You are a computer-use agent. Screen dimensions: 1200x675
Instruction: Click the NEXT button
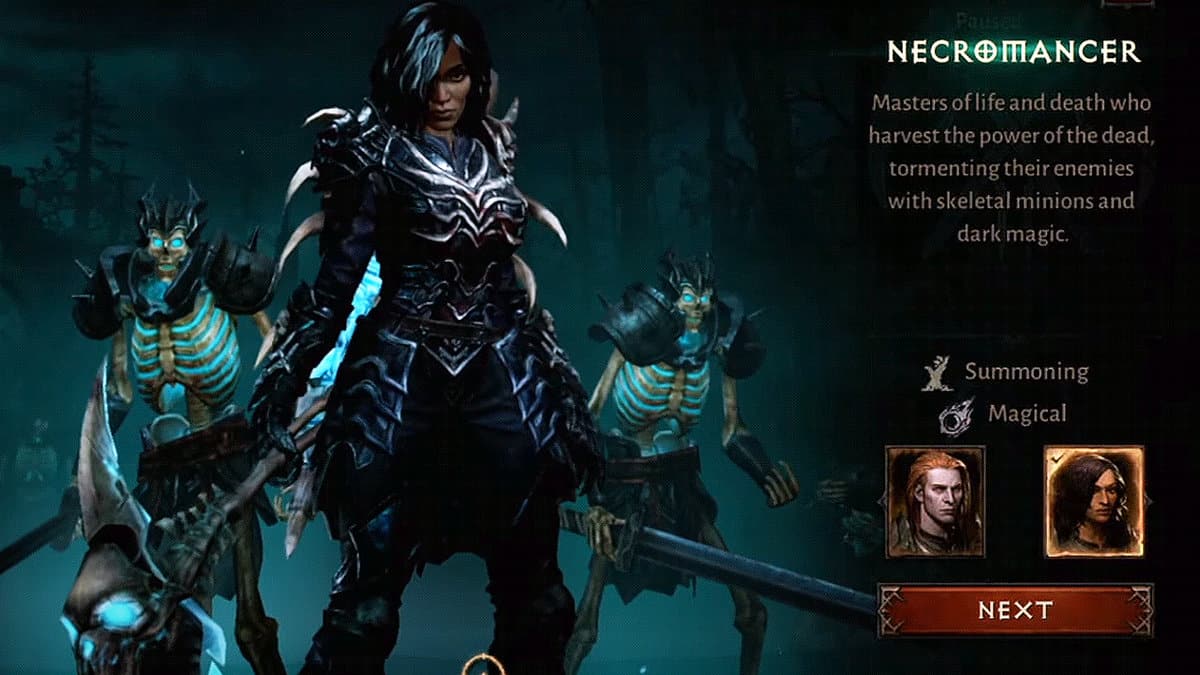[1014, 610]
